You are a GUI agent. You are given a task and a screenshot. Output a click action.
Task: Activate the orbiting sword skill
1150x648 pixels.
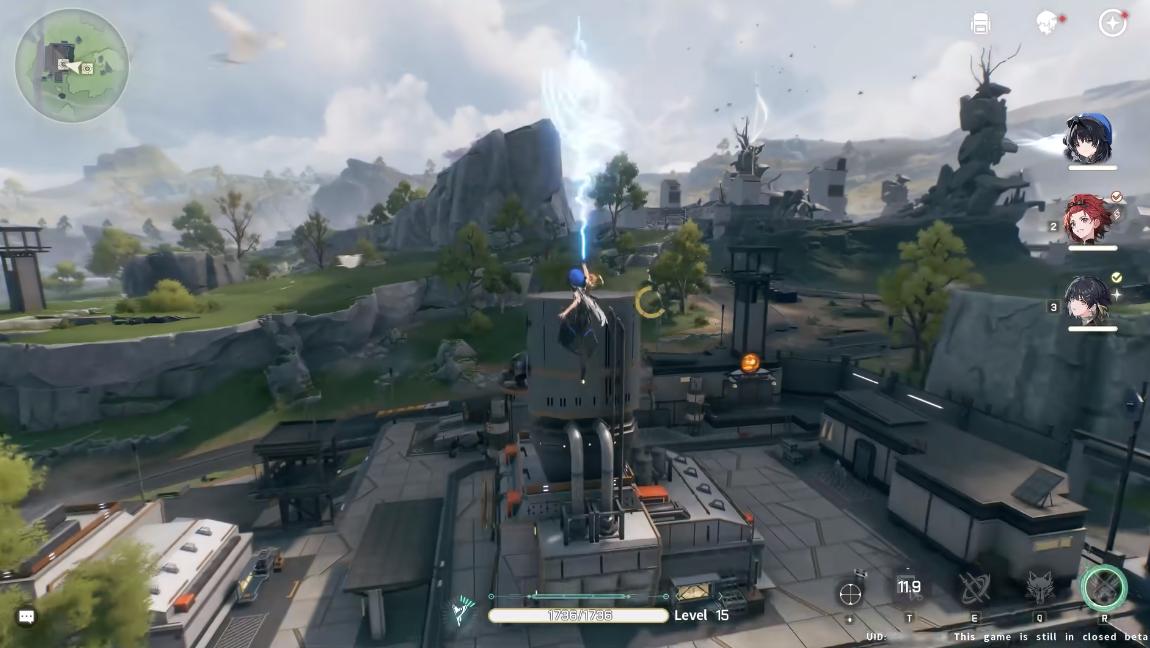point(974,589)
